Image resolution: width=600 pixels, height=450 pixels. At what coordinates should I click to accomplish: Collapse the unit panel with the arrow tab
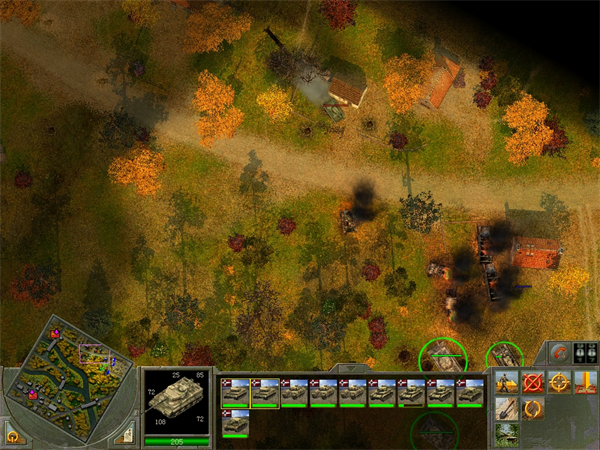pos(352,368)
